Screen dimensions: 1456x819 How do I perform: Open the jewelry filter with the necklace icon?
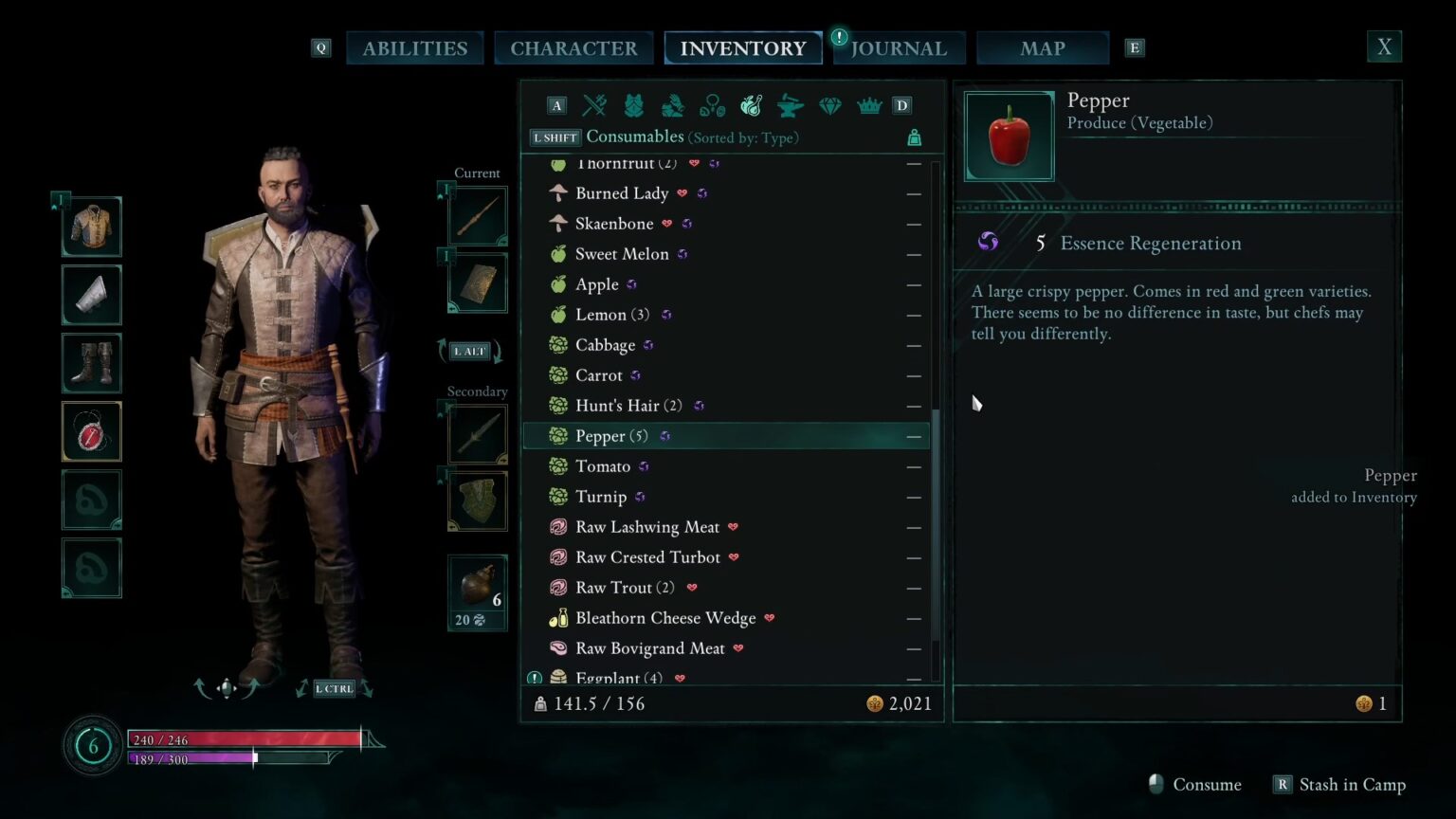point(712,105)
